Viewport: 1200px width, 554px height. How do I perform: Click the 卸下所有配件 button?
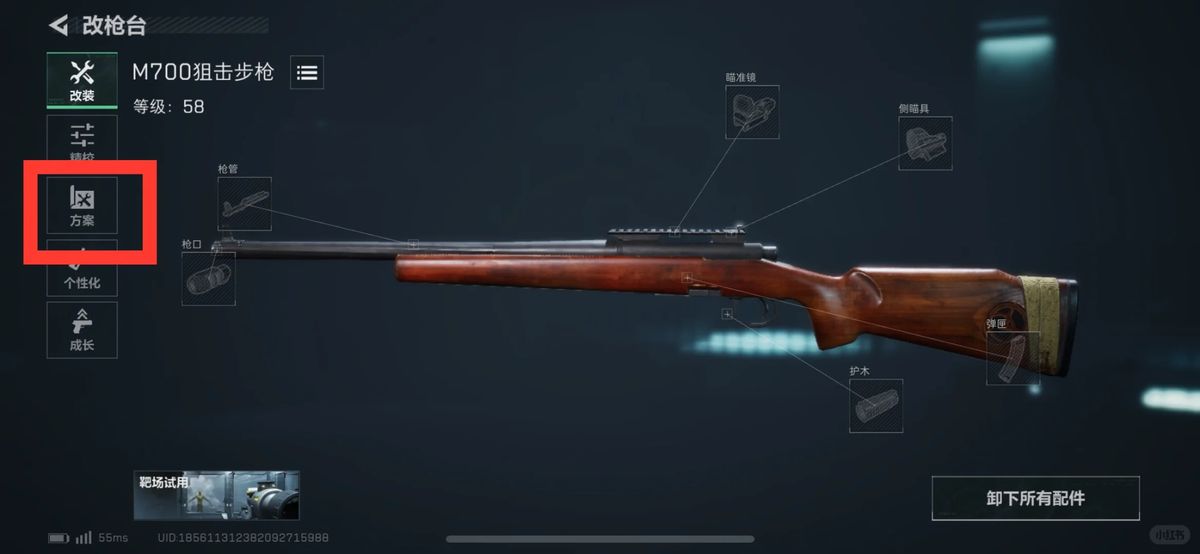(x=1034, y=498)
